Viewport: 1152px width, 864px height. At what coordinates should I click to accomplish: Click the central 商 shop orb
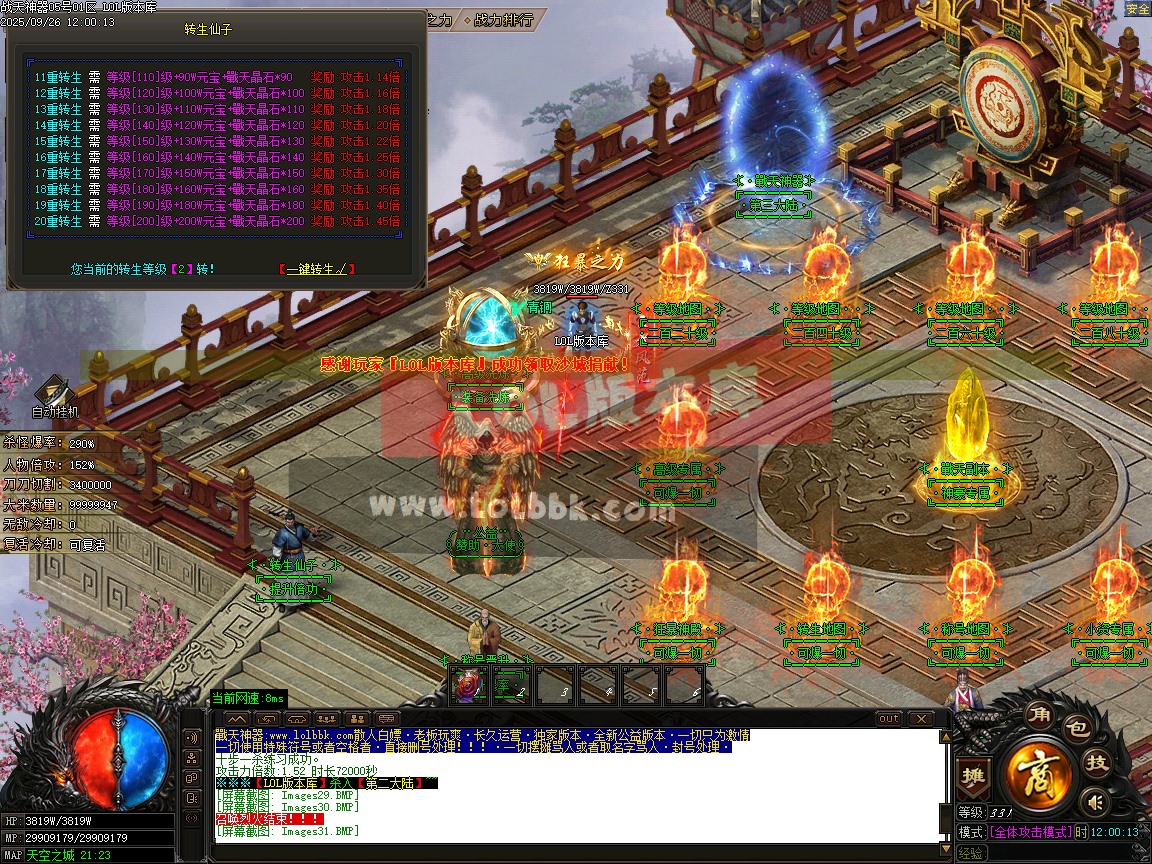(1039, 773)
